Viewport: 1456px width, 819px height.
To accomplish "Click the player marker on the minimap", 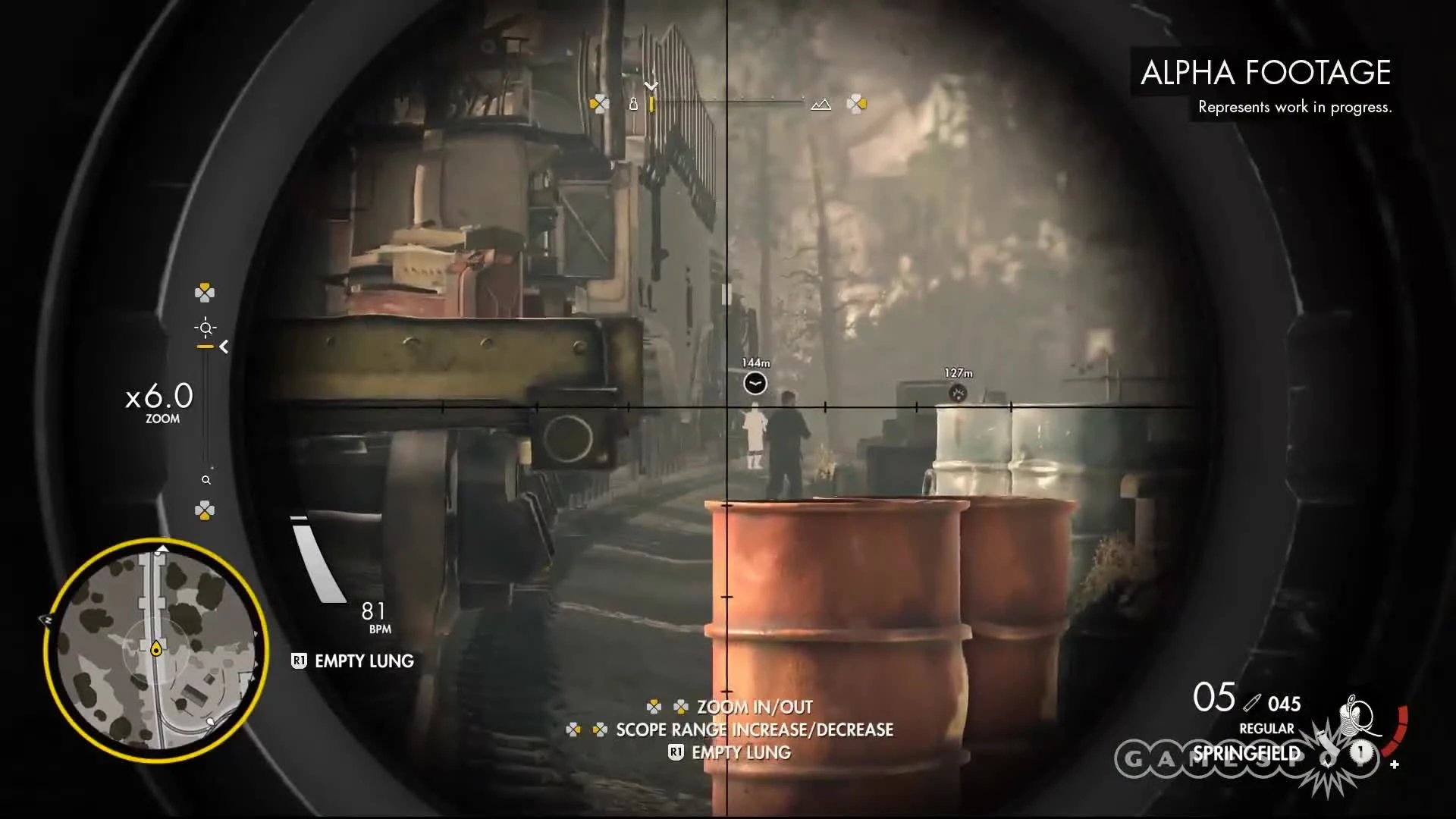I will pyautogui.click(x=156, y=648).
